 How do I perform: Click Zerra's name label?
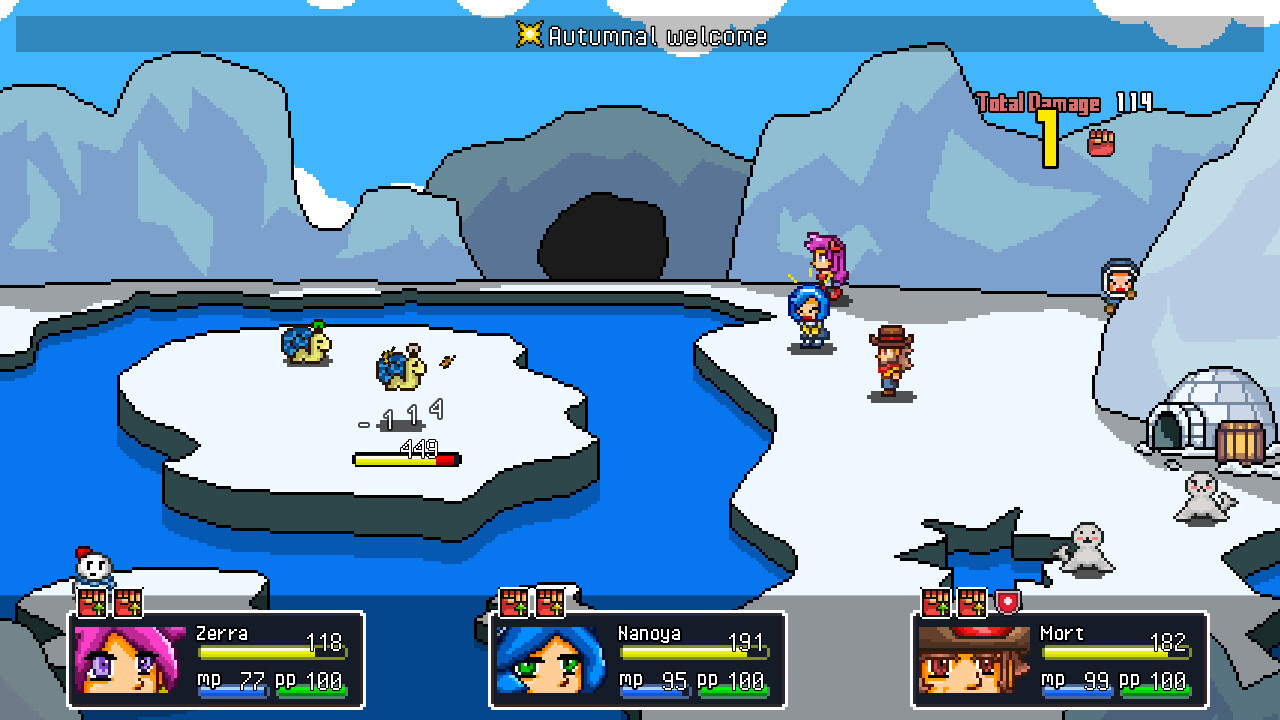click(222, 633)
